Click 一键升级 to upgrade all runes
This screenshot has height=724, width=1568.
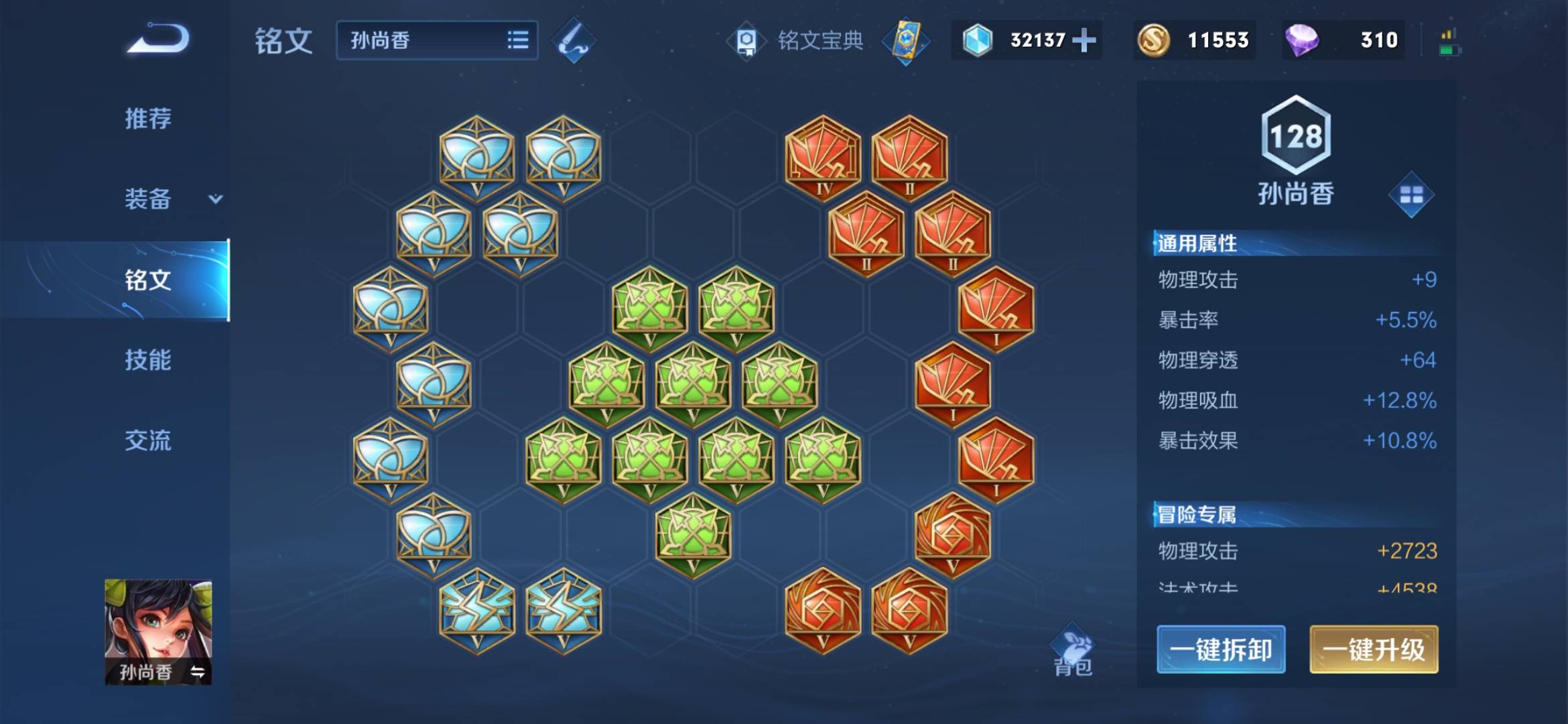(1374, 649)
